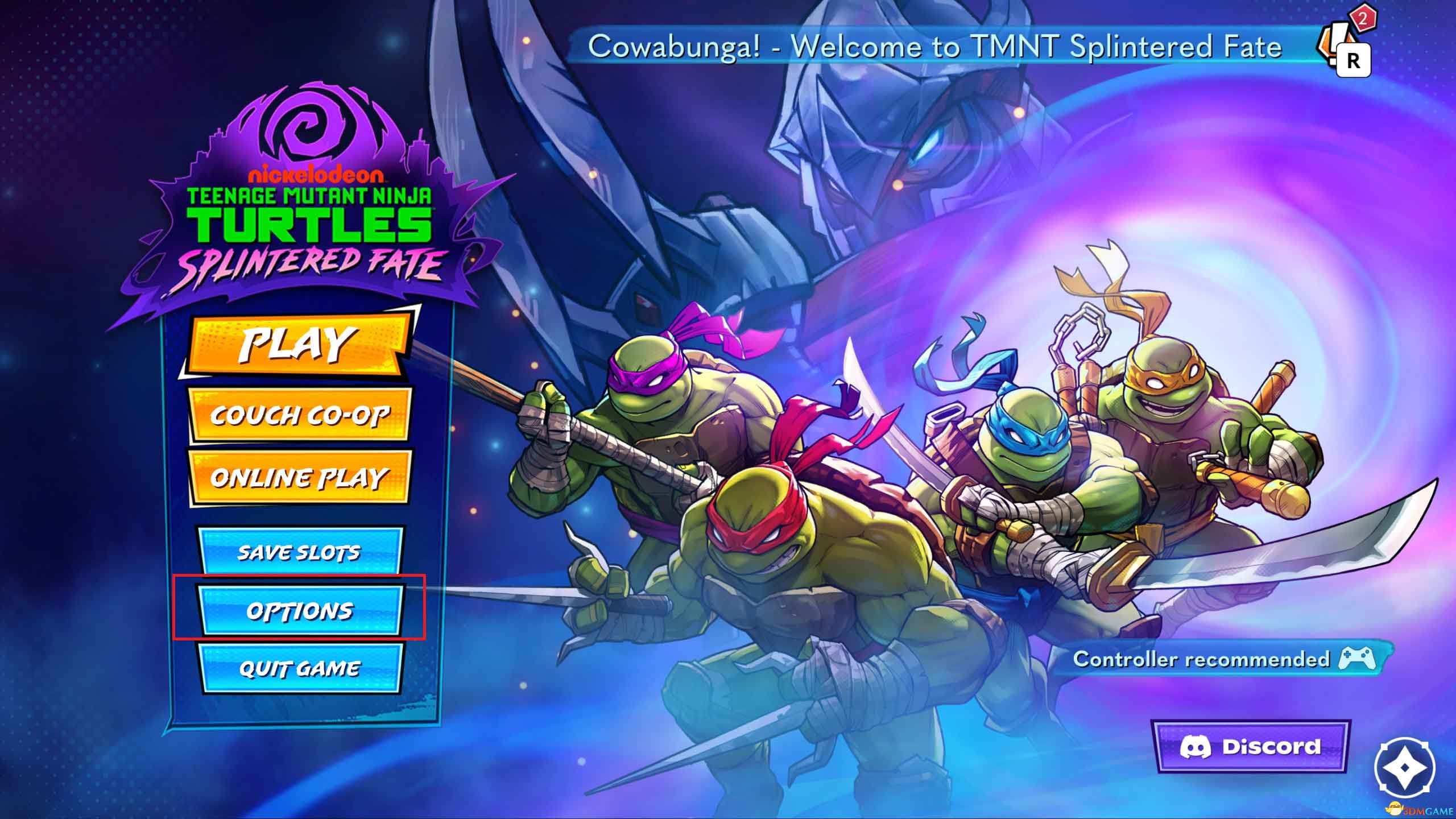Open Online Play

[x=300, y=478]
